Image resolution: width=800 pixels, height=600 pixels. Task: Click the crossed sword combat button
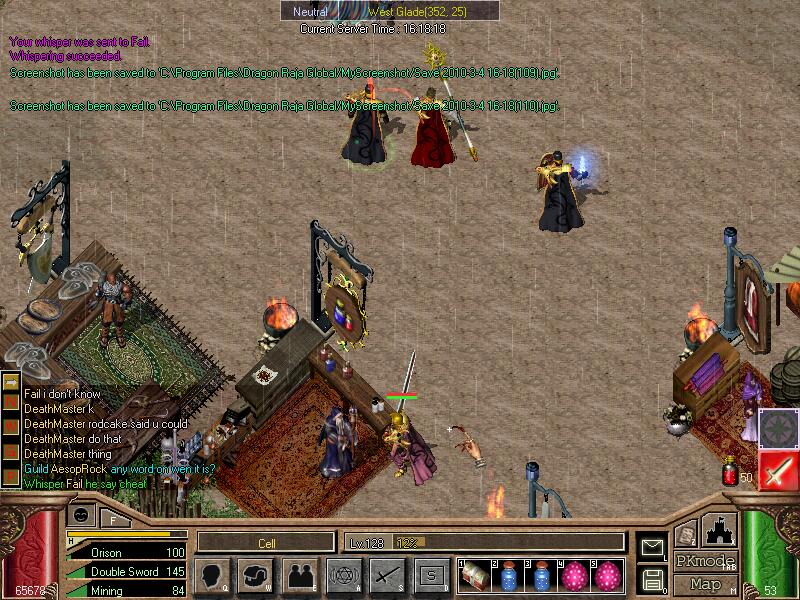pyautogui.click(x=386, y=575)
